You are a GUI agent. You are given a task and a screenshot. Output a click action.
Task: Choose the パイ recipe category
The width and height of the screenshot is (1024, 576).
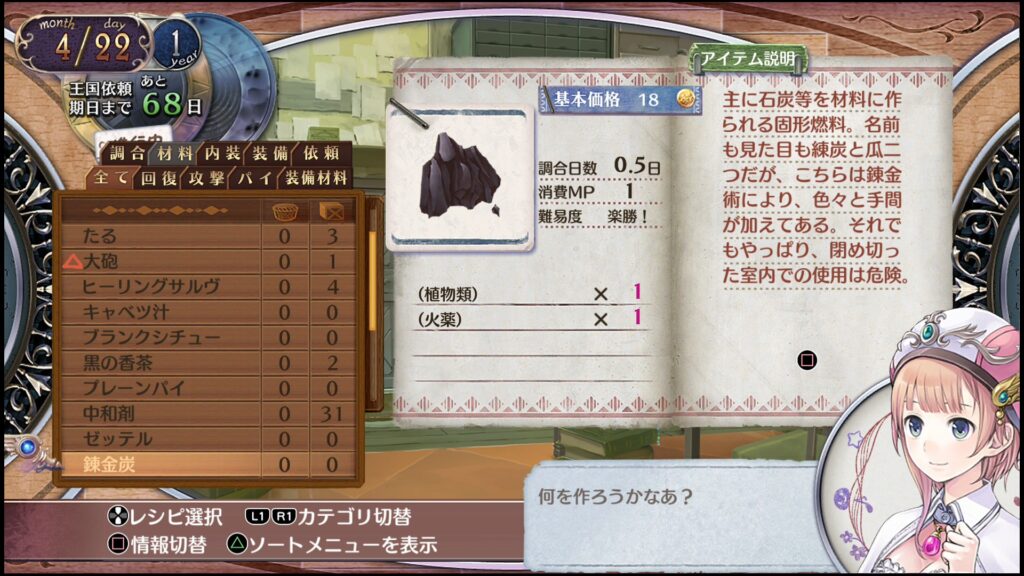pyautogui.click(x=252, y=179)
